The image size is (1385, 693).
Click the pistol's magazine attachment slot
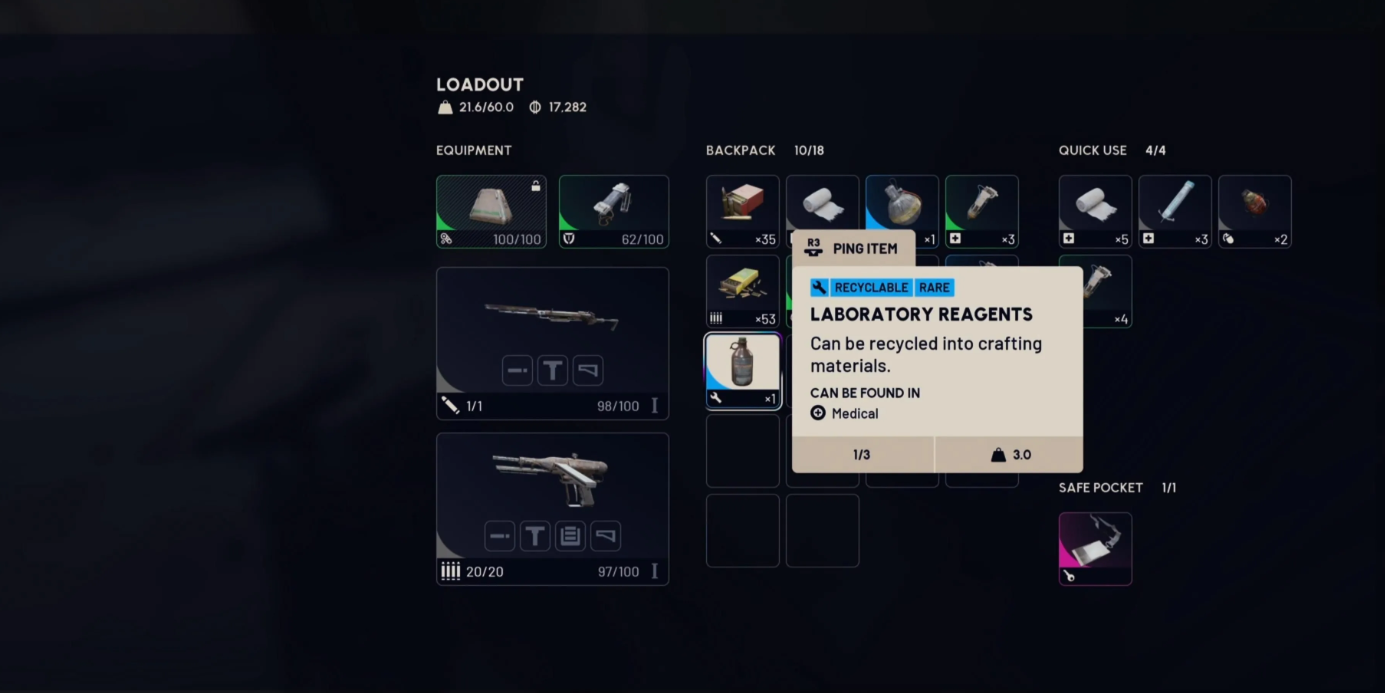570,536
